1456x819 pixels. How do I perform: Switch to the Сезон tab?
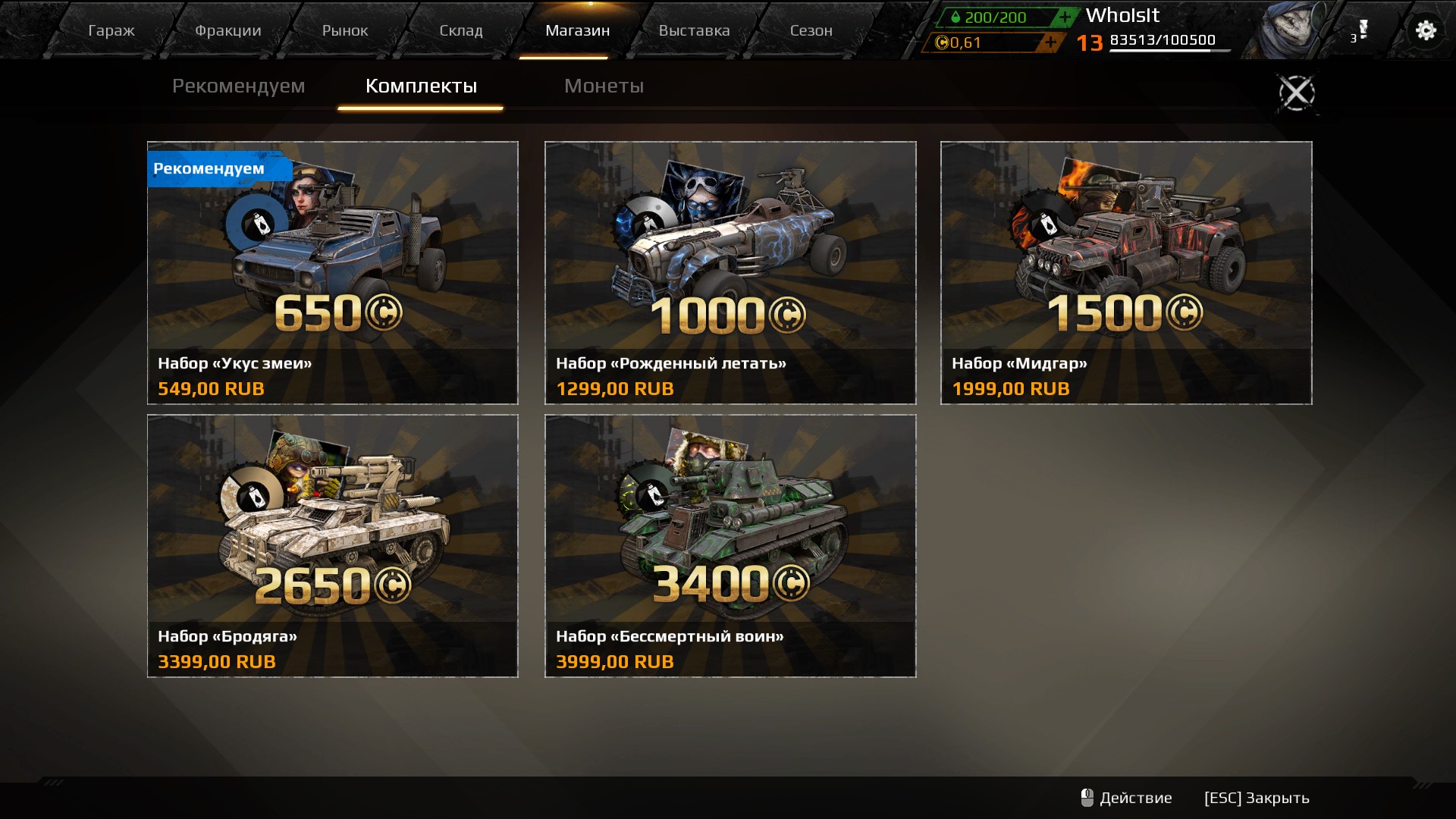[811, 31]
